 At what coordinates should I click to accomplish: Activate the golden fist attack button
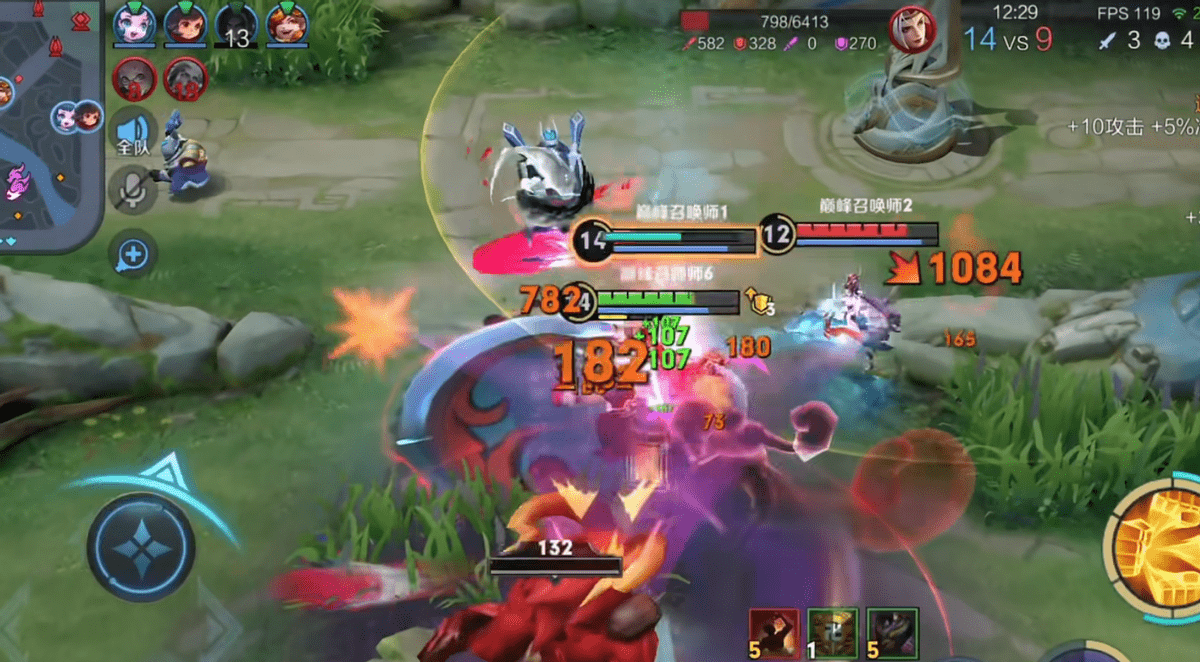click(x=1158, y=545)
